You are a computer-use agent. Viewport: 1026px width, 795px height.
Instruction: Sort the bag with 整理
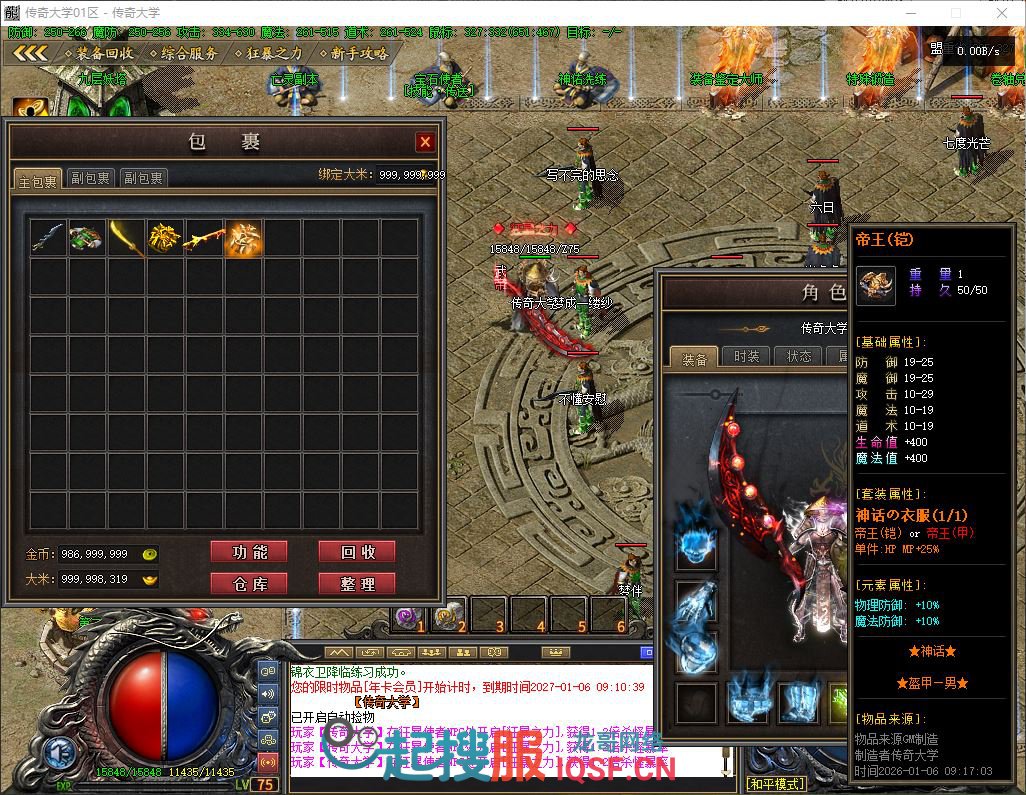(356, 583)
